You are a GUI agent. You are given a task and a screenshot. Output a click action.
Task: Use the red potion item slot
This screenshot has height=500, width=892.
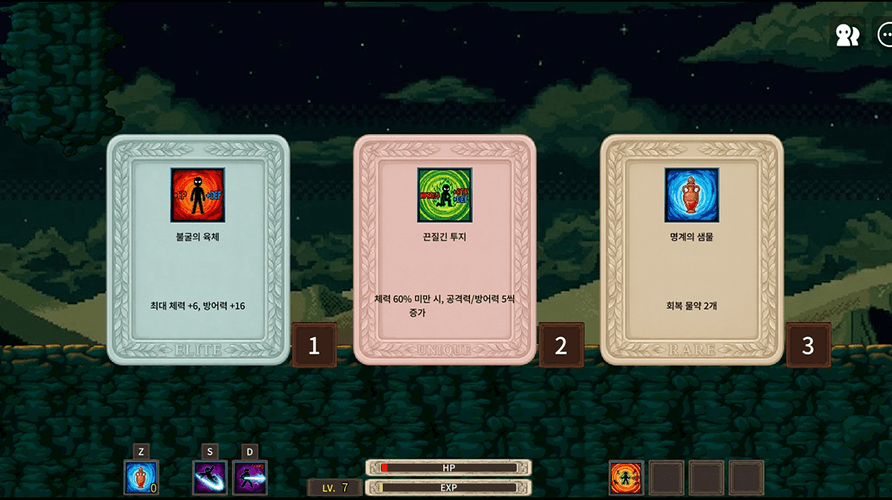click(x=141, y=477)
